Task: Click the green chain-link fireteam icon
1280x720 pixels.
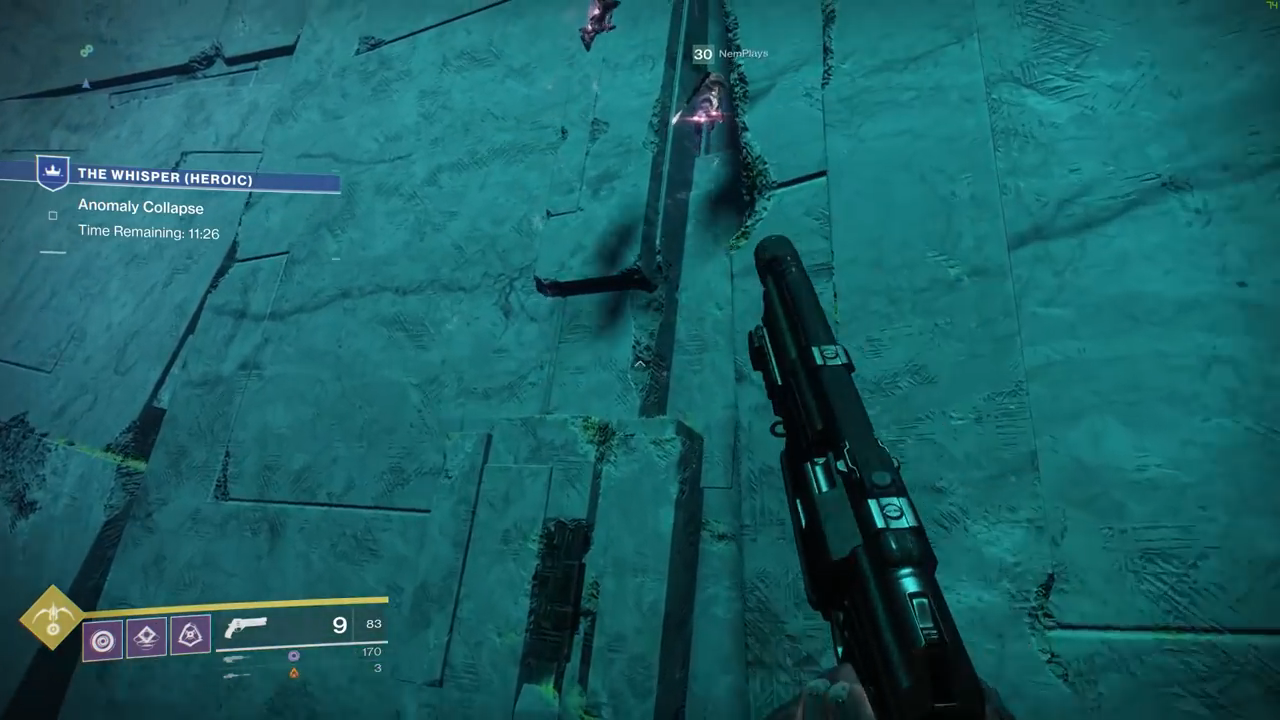Action: 87,51
